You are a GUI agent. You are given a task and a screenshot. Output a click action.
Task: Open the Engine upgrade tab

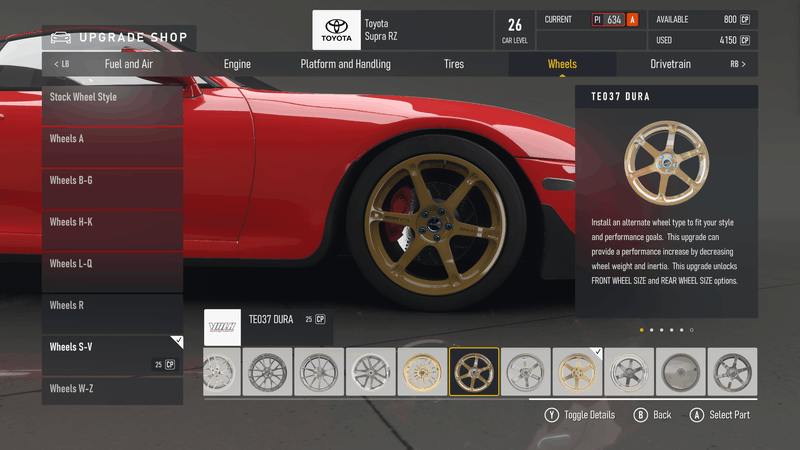tap(237, 64)
